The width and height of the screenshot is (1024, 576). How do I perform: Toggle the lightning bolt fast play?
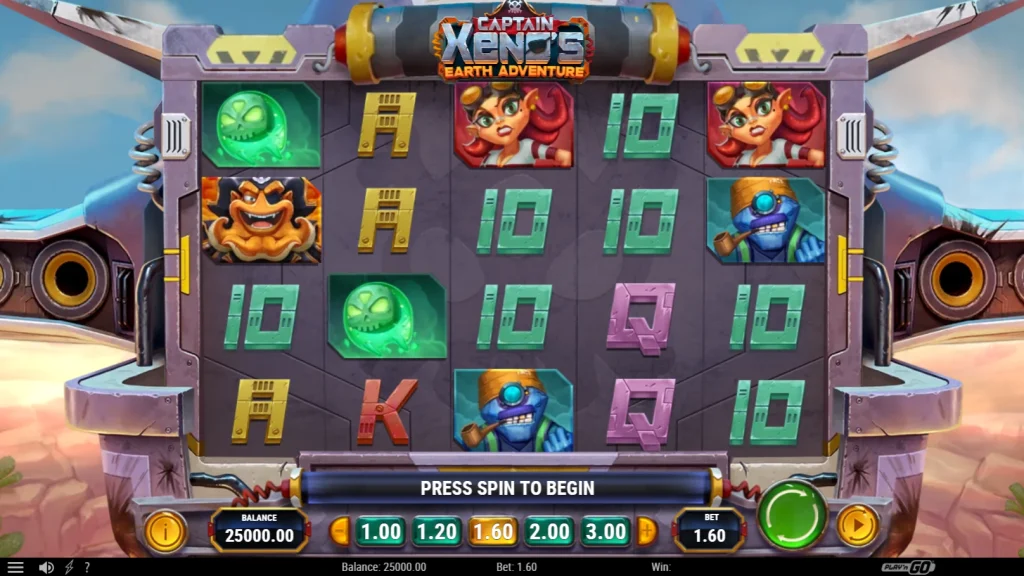pos(69,567)
